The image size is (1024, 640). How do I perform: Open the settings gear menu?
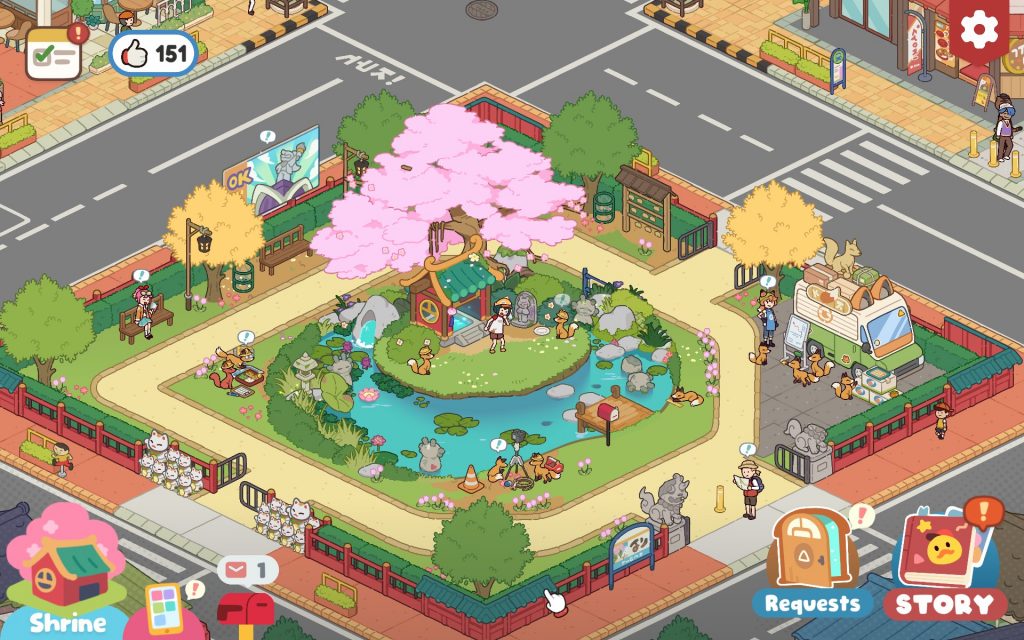(x=980, y=30)
